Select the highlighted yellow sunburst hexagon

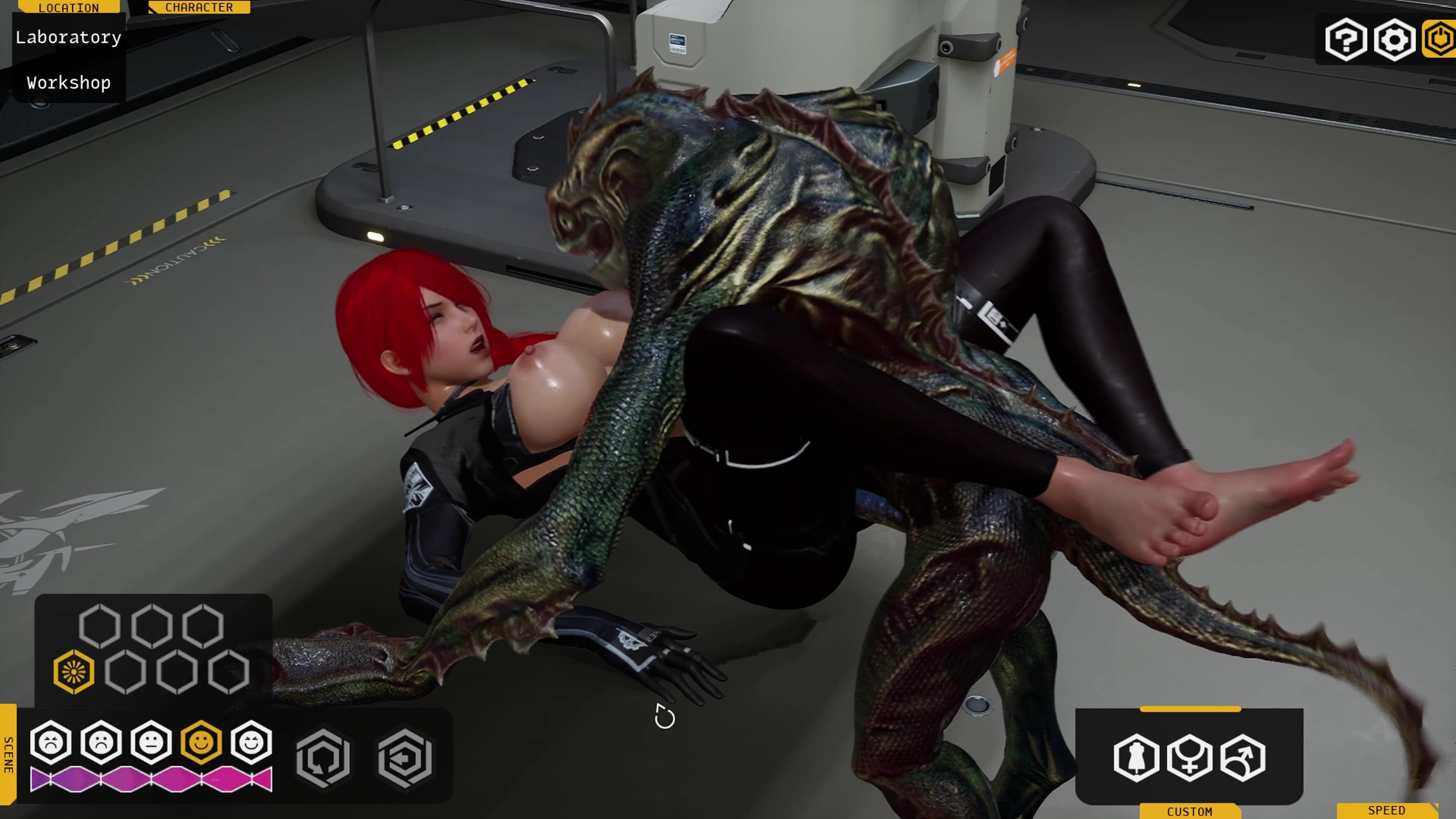point(74,672)
